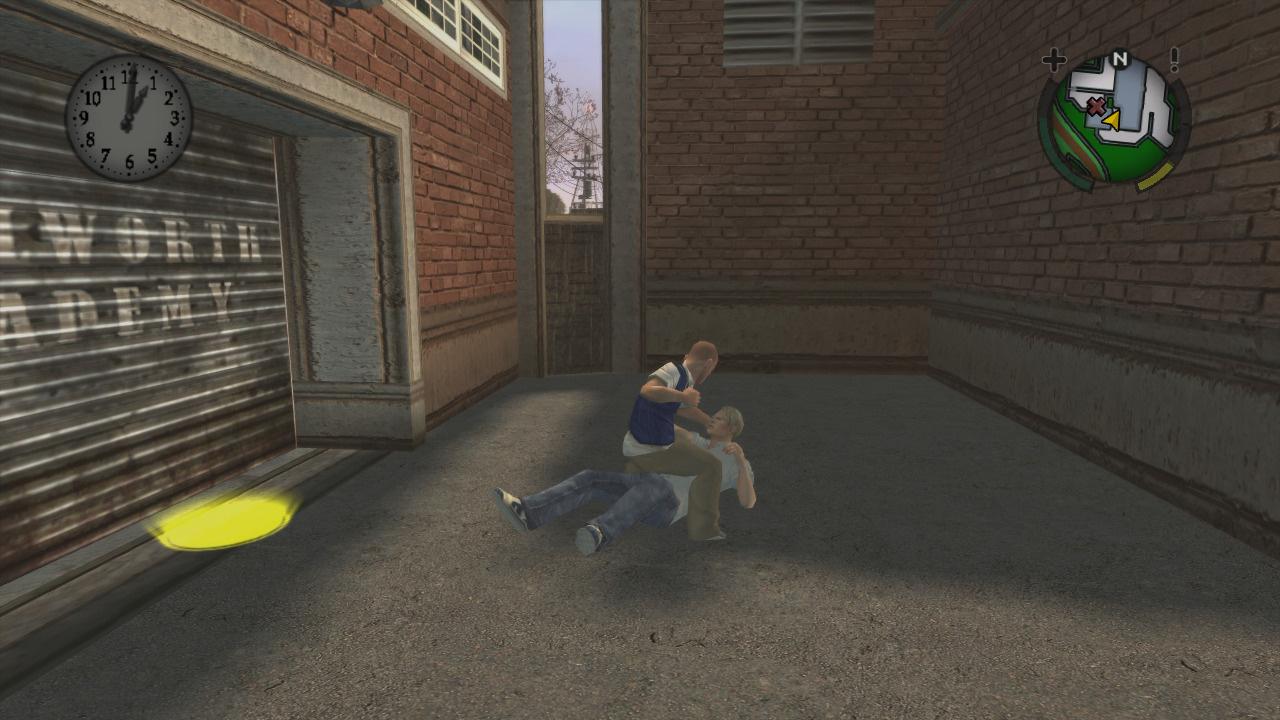
Task: Click the number 6 on the wall clock
Action: coord(130,159)
